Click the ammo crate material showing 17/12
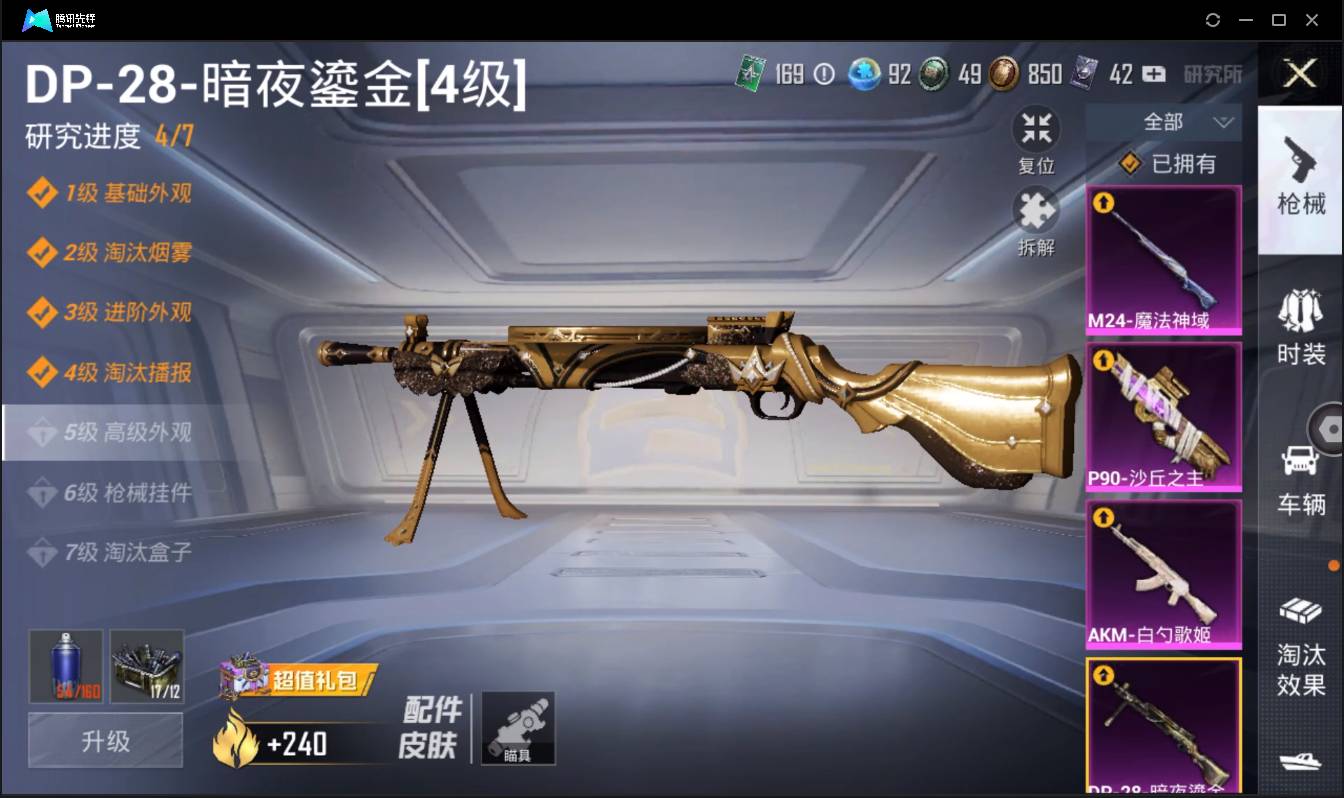This screenshot has height=798, width=1344. (x=146, y=665)
